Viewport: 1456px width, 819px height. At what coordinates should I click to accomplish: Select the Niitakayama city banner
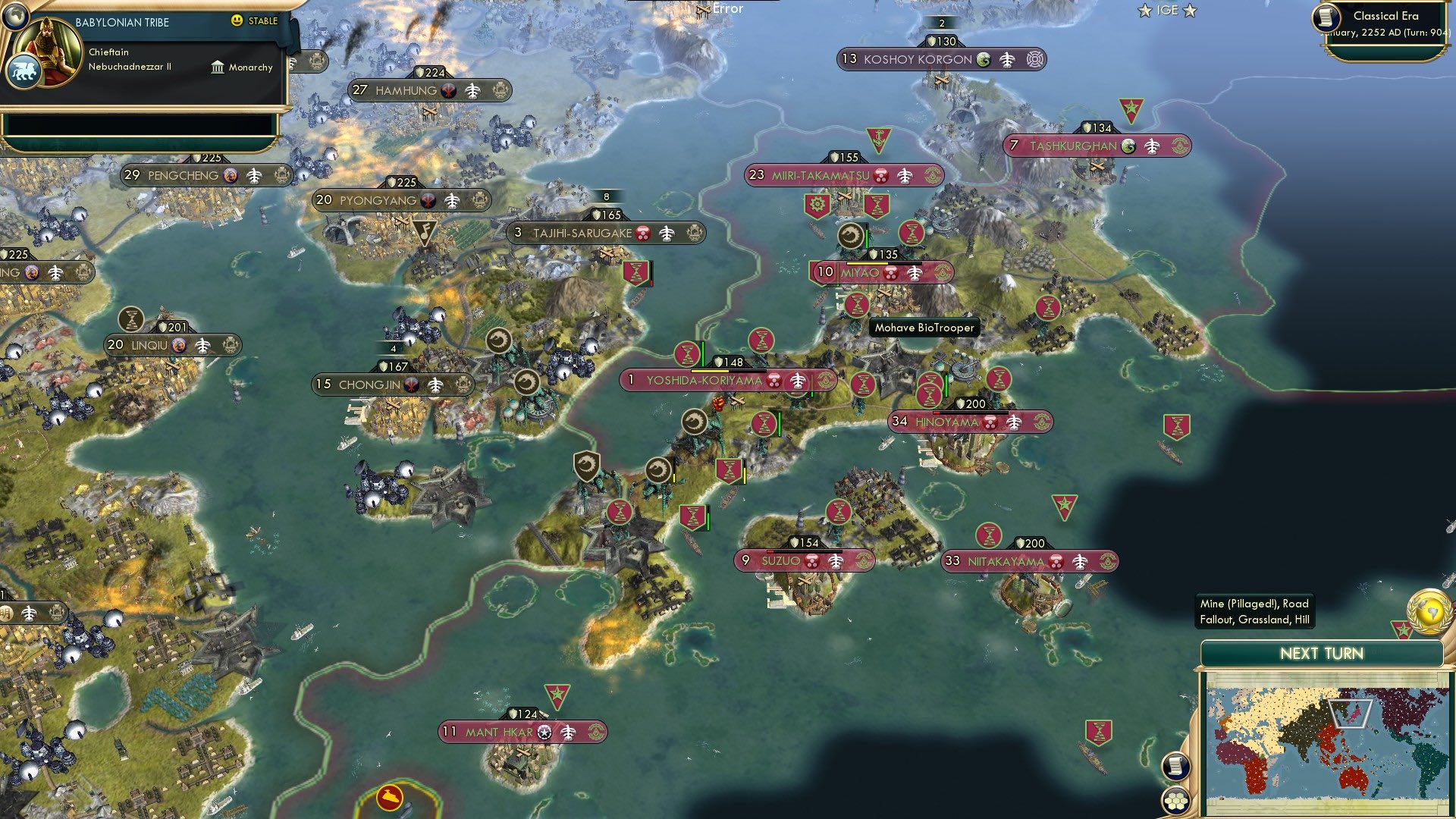(1006, 562)
